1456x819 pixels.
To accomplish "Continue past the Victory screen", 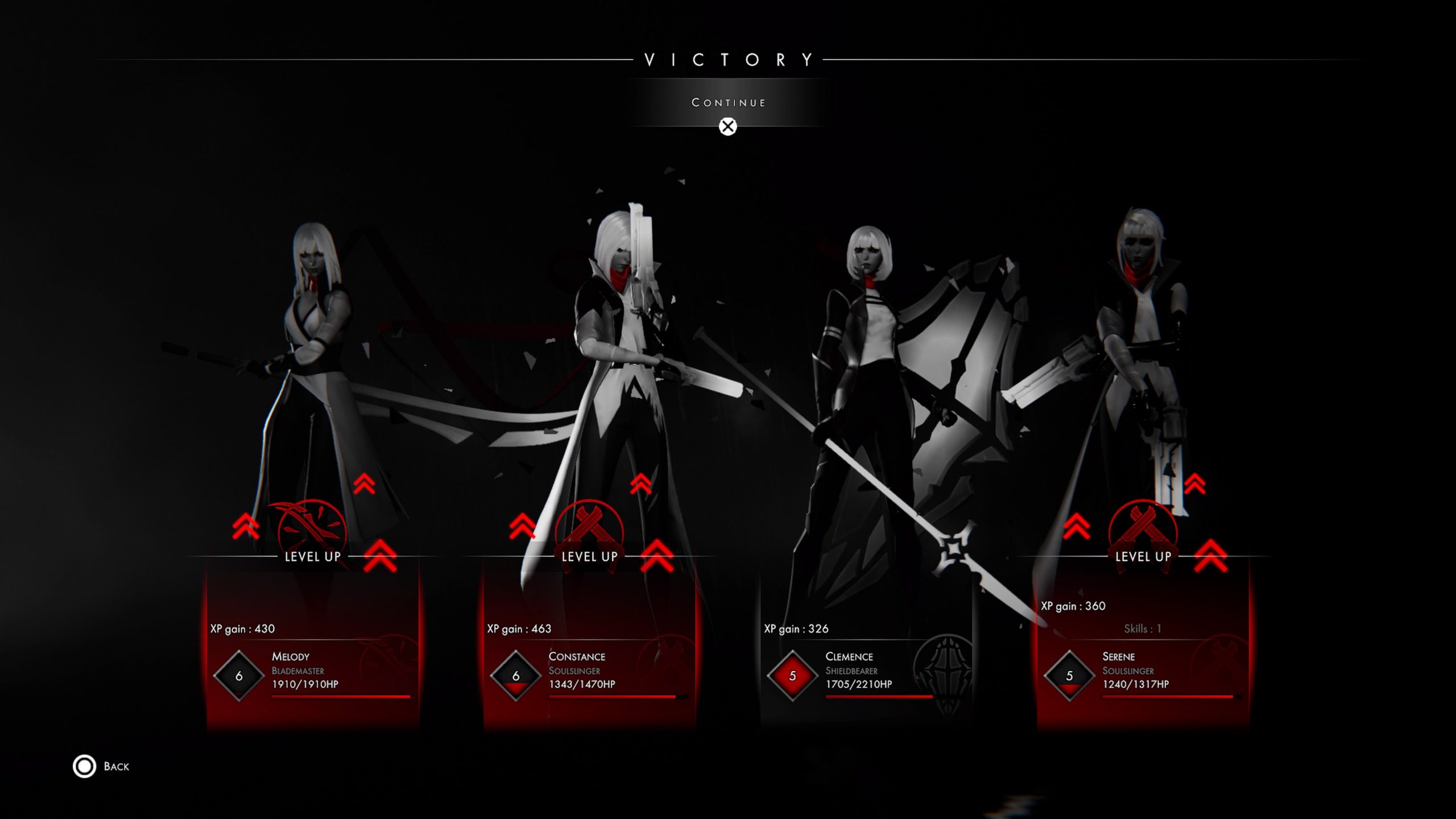I will point(728,103).
